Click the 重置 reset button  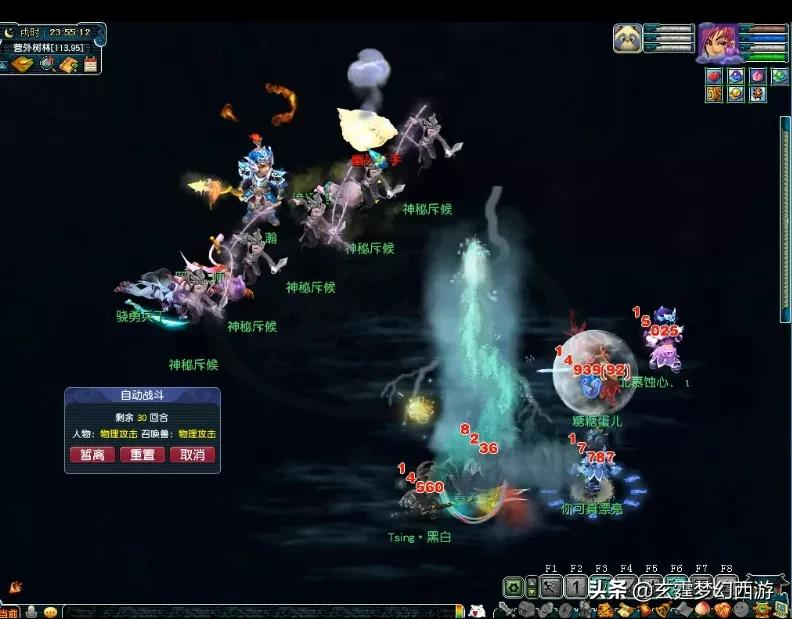[142, 454]
